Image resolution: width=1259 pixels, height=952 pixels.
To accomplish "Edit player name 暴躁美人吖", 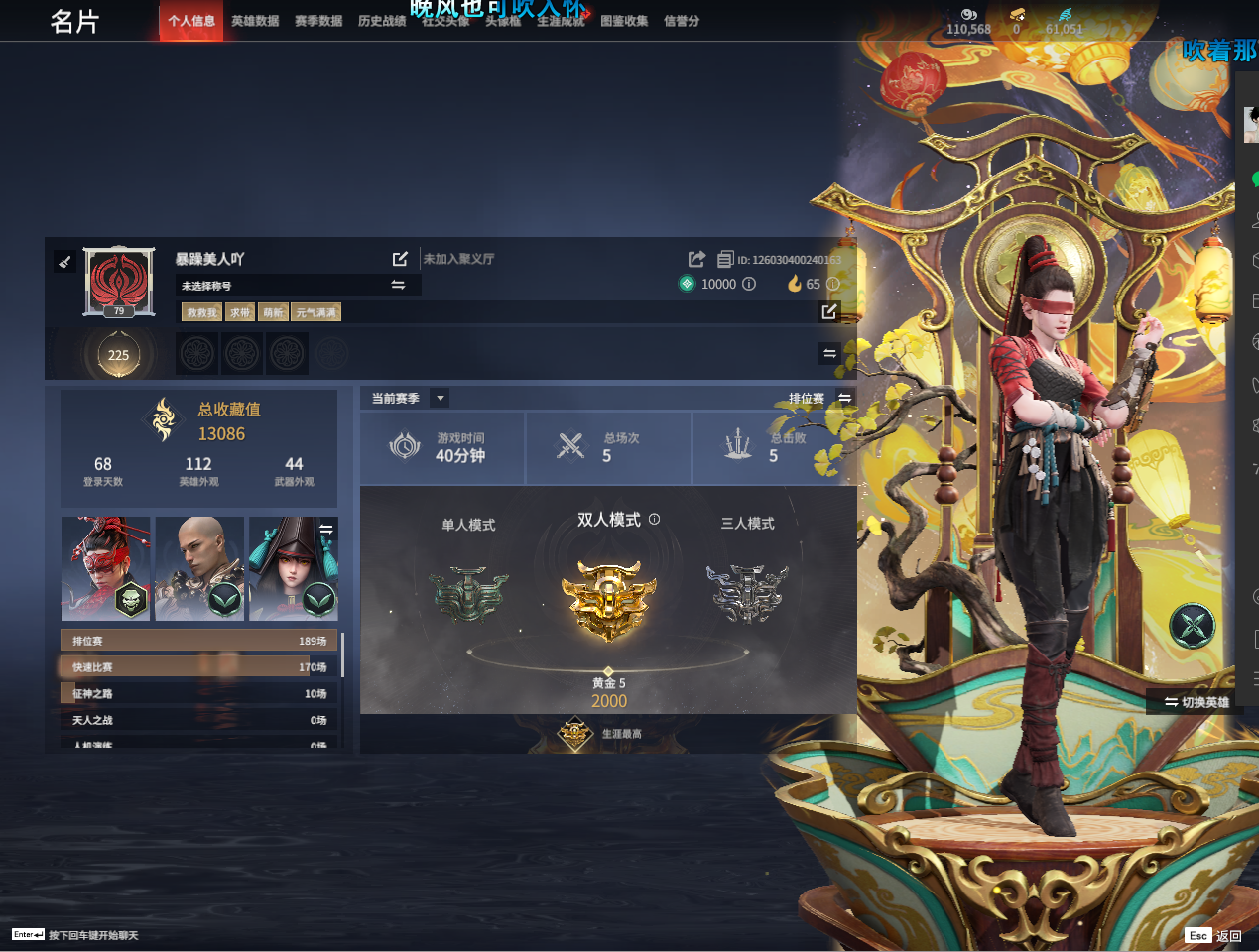I will [x=400, y=259].
